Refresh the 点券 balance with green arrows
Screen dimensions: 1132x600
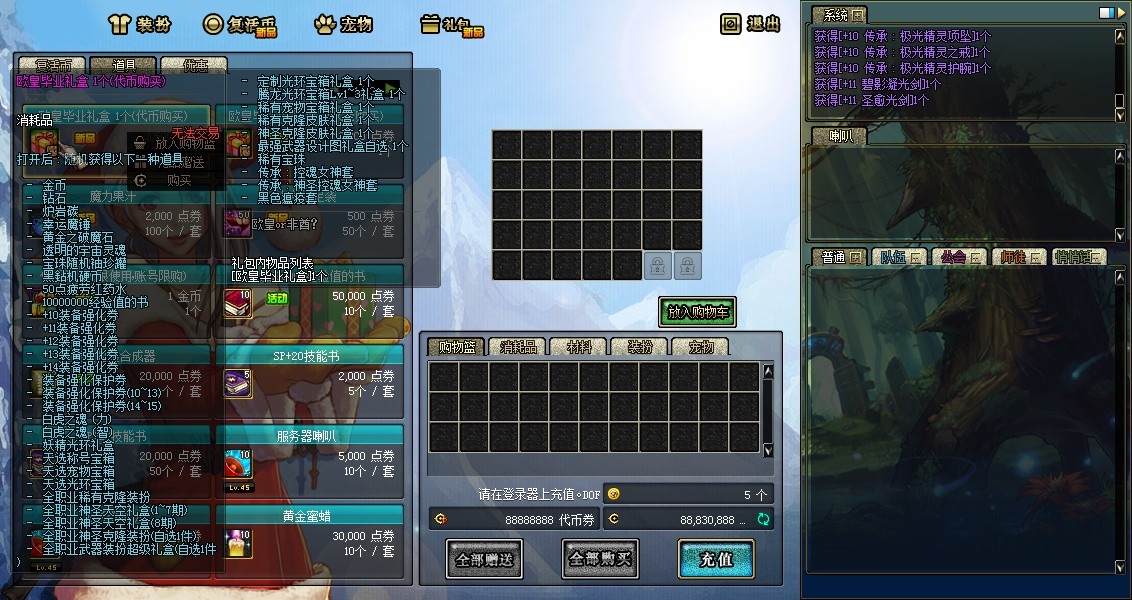click(764, 519)
